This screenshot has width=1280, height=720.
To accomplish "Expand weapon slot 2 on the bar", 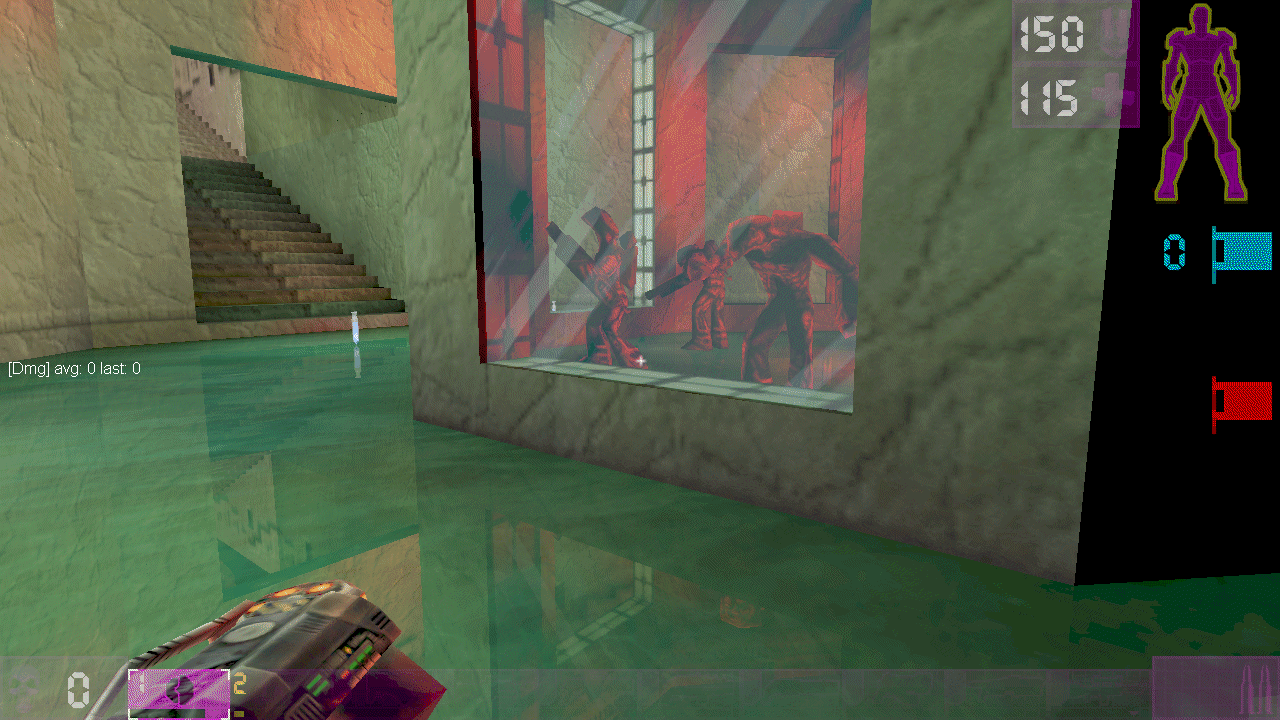I will pyautogui.click(x=240, y=685).
